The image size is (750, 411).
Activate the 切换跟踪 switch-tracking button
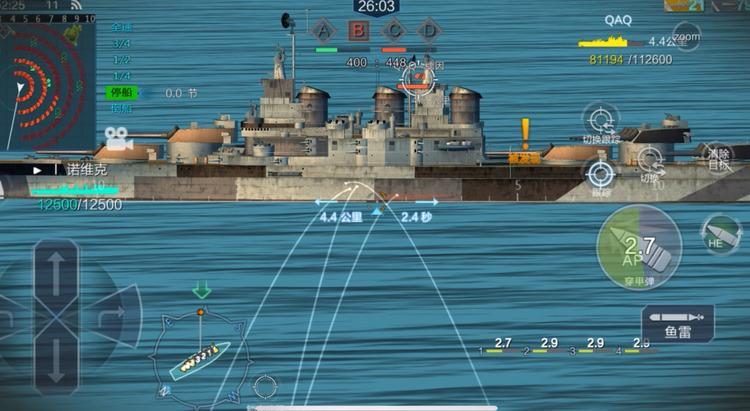[x=600, y=120]
